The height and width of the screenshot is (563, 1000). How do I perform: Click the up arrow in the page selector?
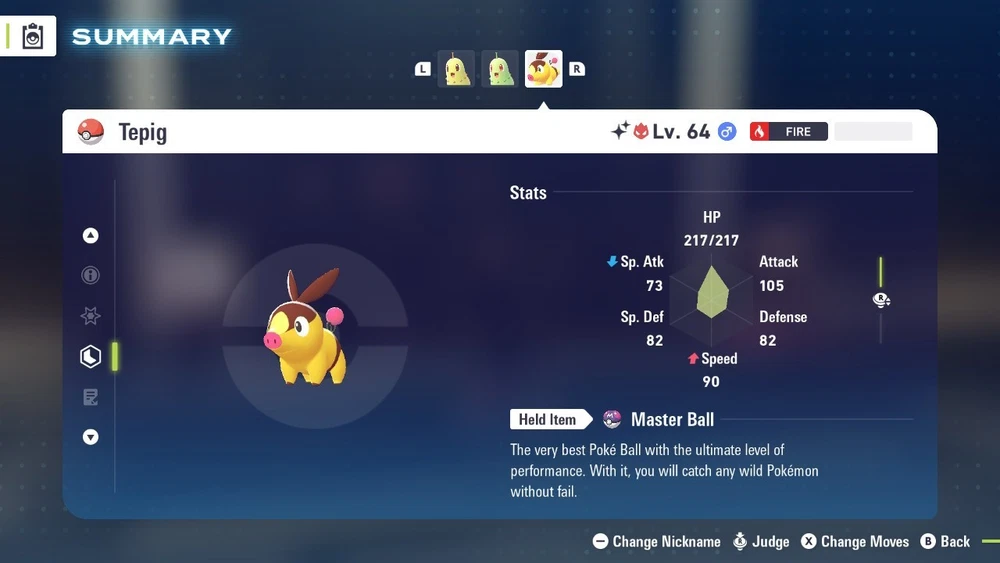click(91, 236)
